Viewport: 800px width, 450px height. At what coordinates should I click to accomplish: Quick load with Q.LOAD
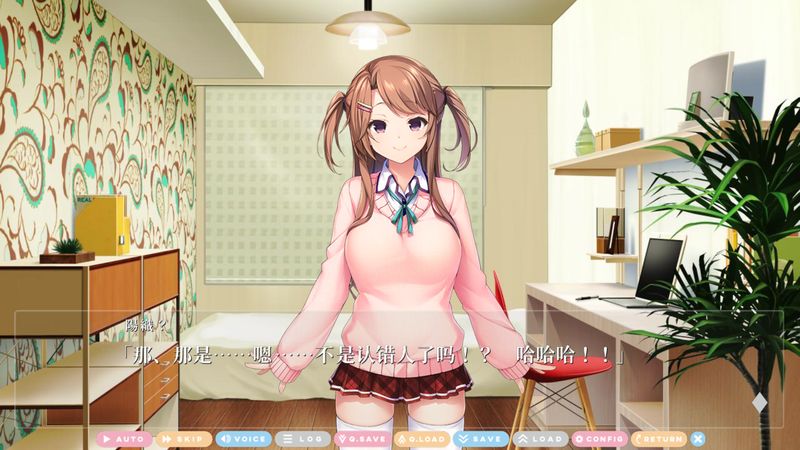click(x=421, y=439)
